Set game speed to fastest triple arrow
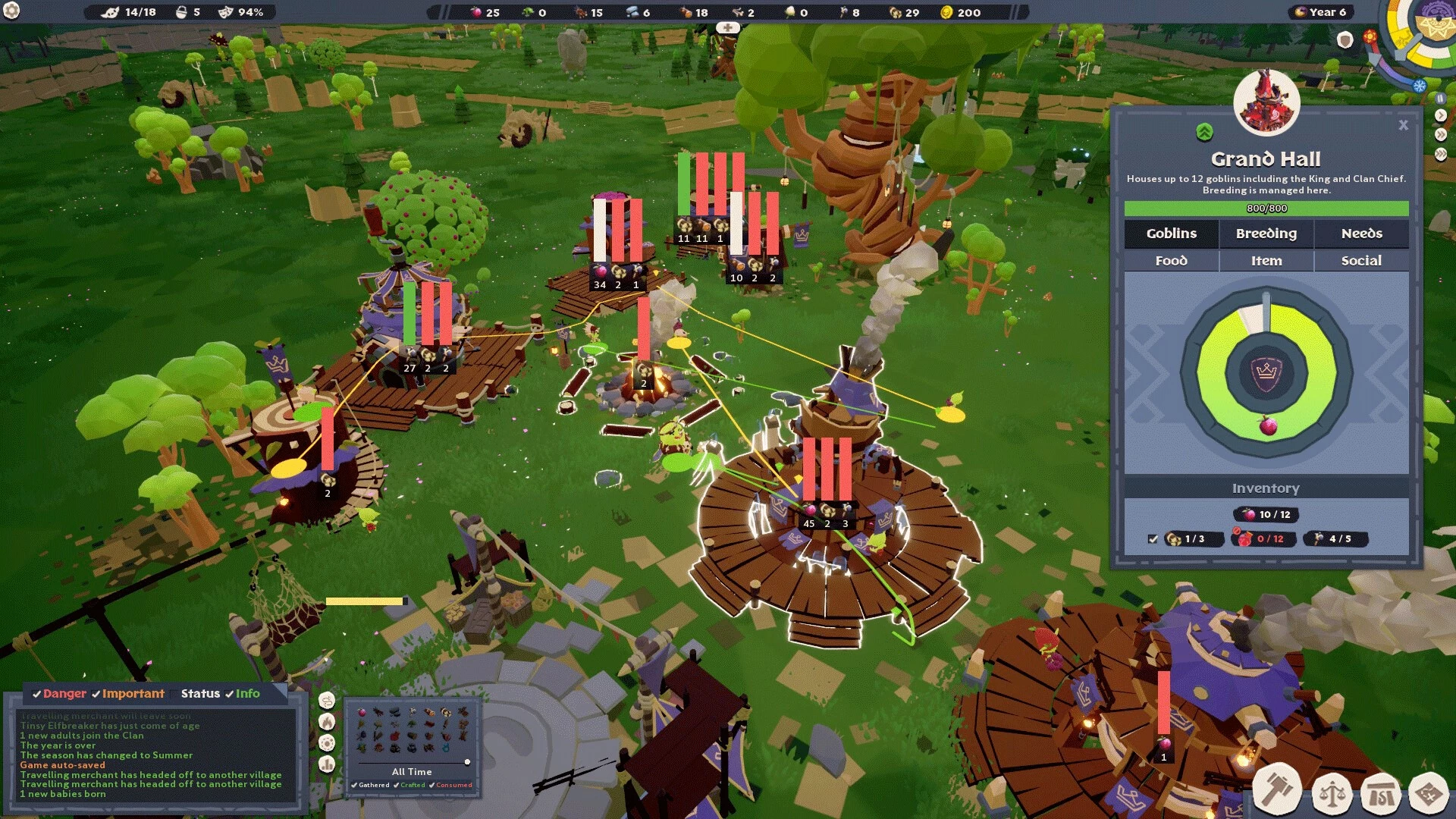This screenshot has height=819, width=1456. coord(1441,154)
